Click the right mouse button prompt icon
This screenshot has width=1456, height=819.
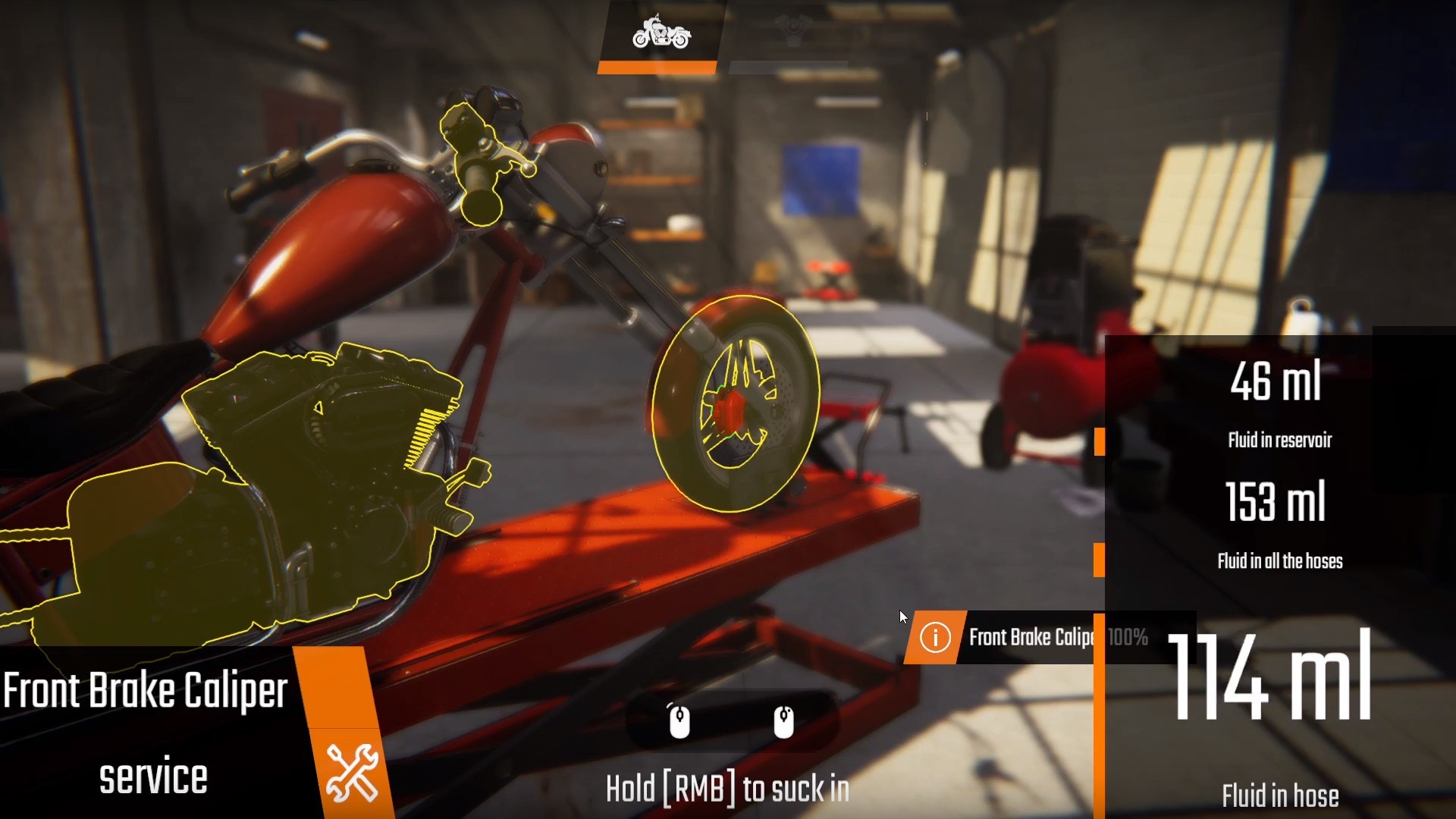click(784, 724)
